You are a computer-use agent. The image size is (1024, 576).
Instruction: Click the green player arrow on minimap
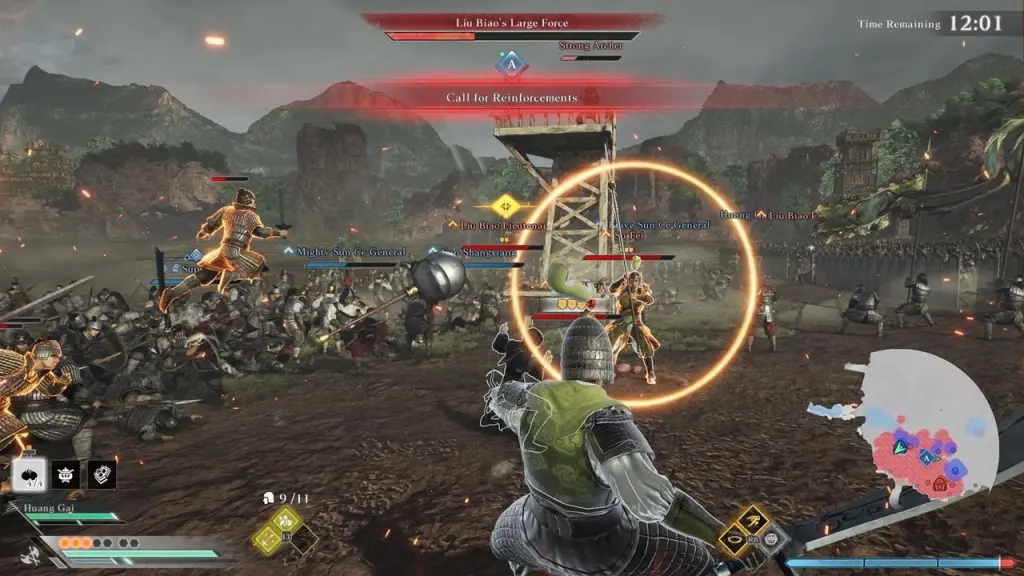[x=901, y=446]
